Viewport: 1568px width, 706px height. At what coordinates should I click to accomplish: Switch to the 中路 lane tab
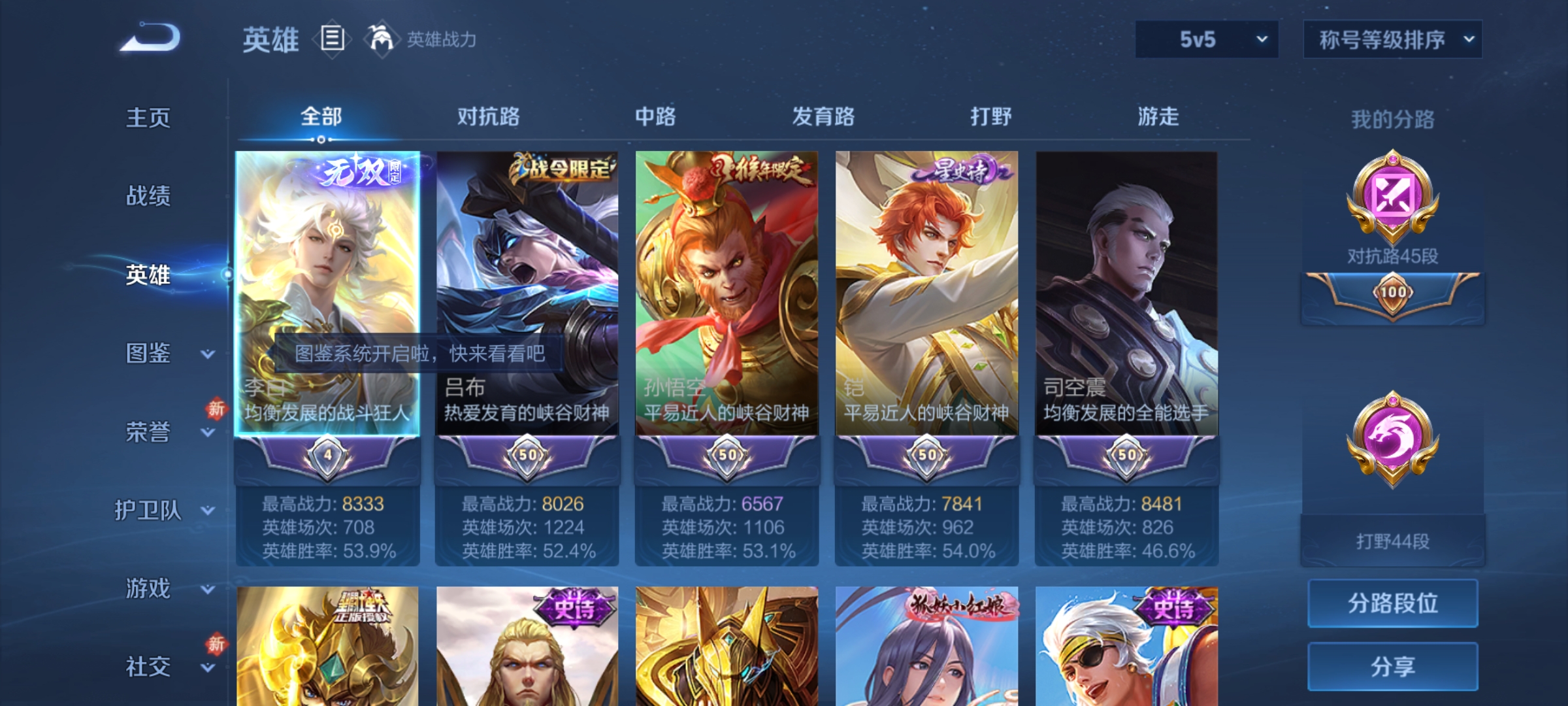pos(655,118)
